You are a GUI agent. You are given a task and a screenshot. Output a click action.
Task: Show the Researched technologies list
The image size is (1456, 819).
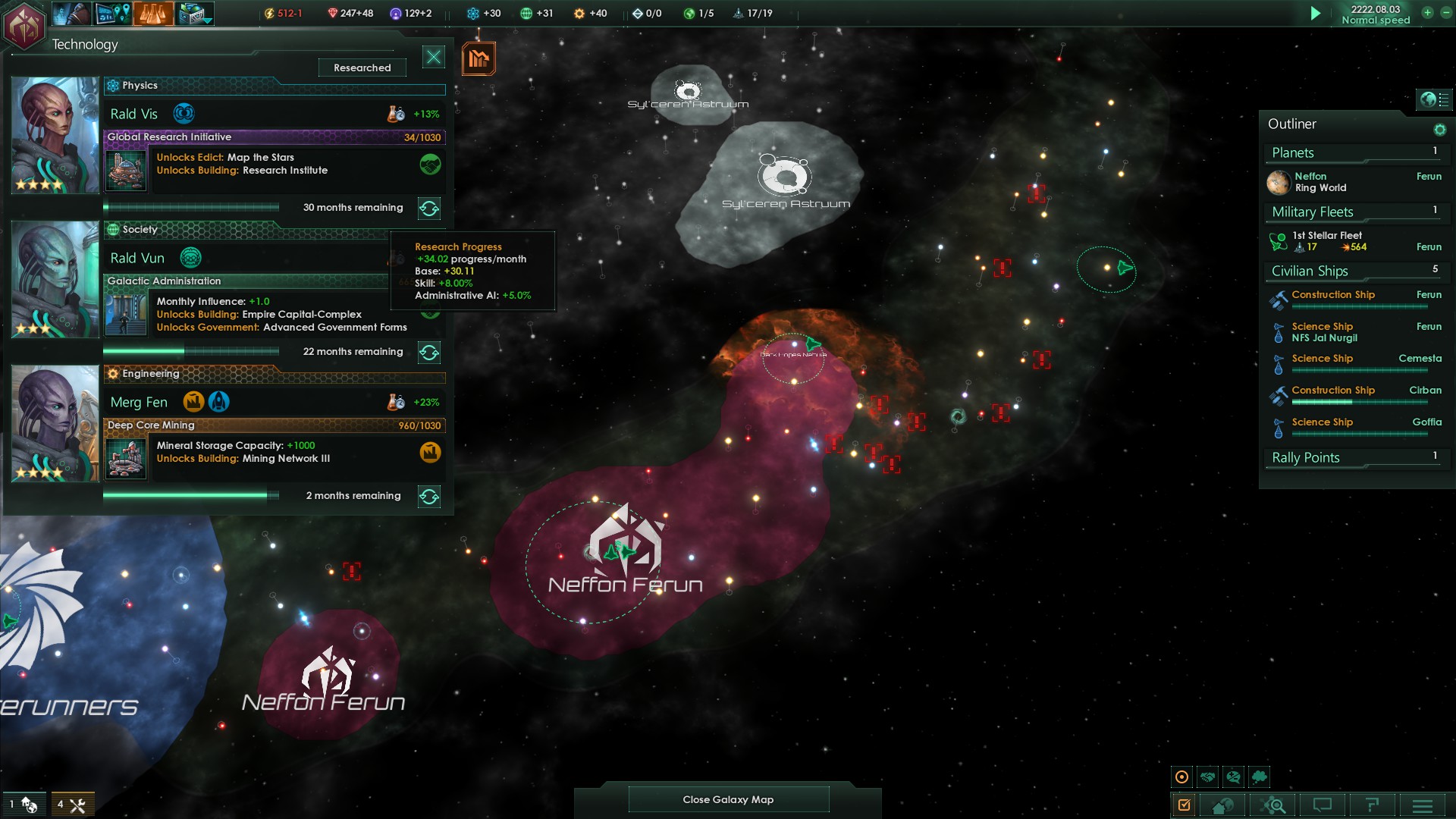pos(362,67)
